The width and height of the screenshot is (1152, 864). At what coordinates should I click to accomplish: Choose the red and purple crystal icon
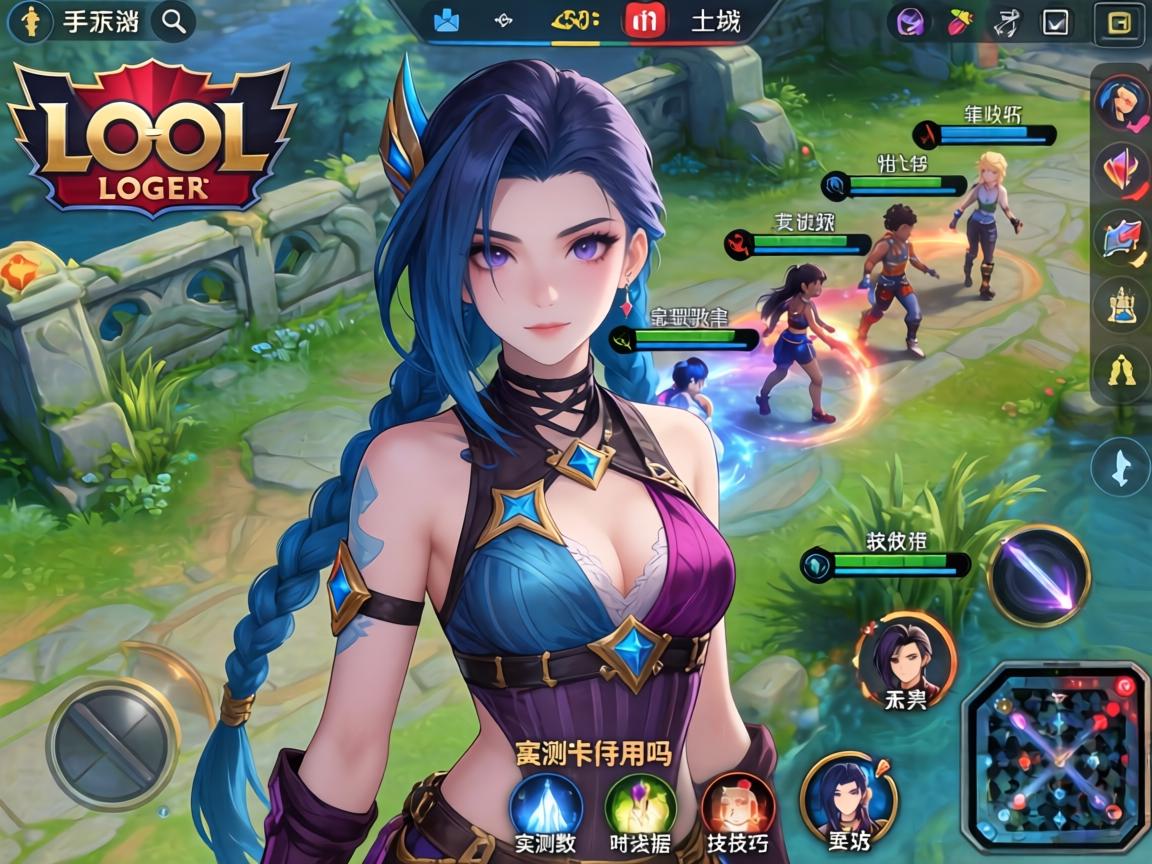pos(1120,170)
